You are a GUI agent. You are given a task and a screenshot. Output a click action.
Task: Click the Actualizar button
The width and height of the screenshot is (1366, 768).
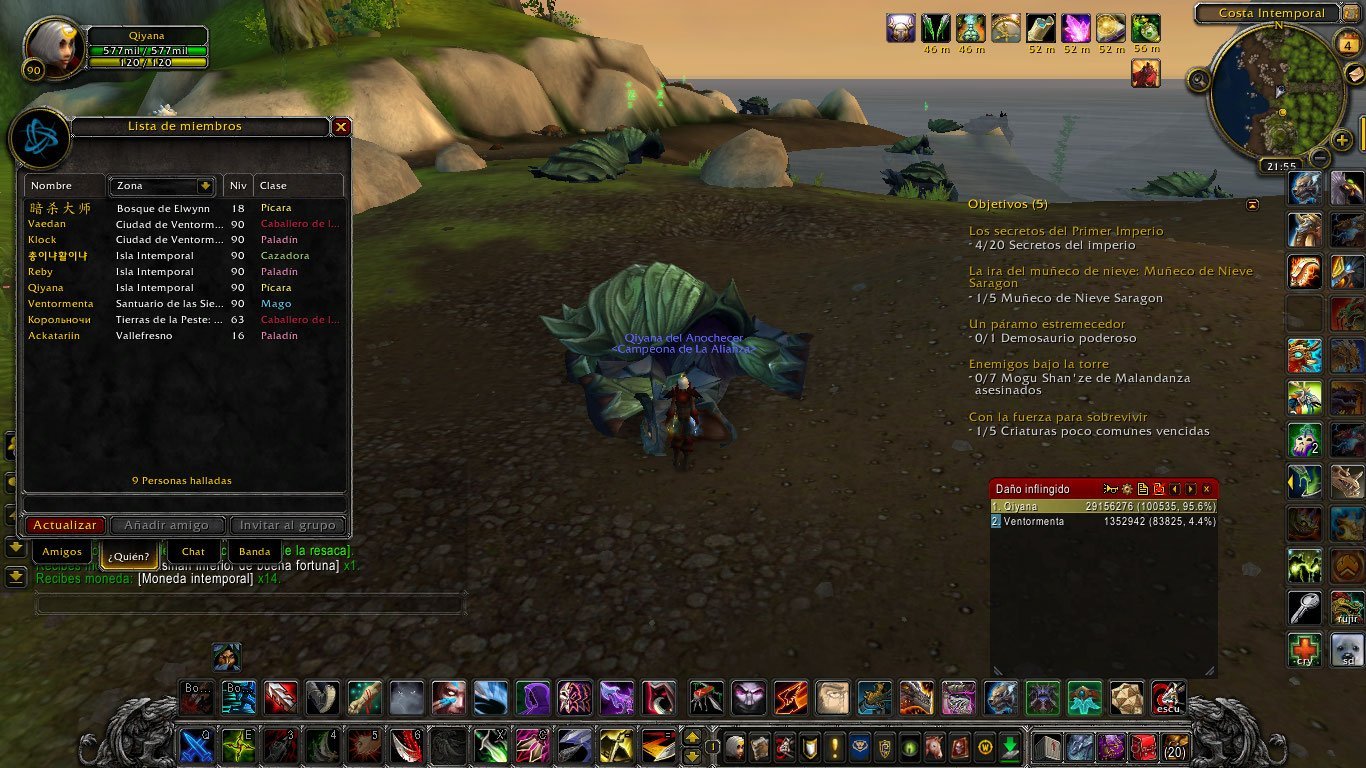(x=64, y=525)
